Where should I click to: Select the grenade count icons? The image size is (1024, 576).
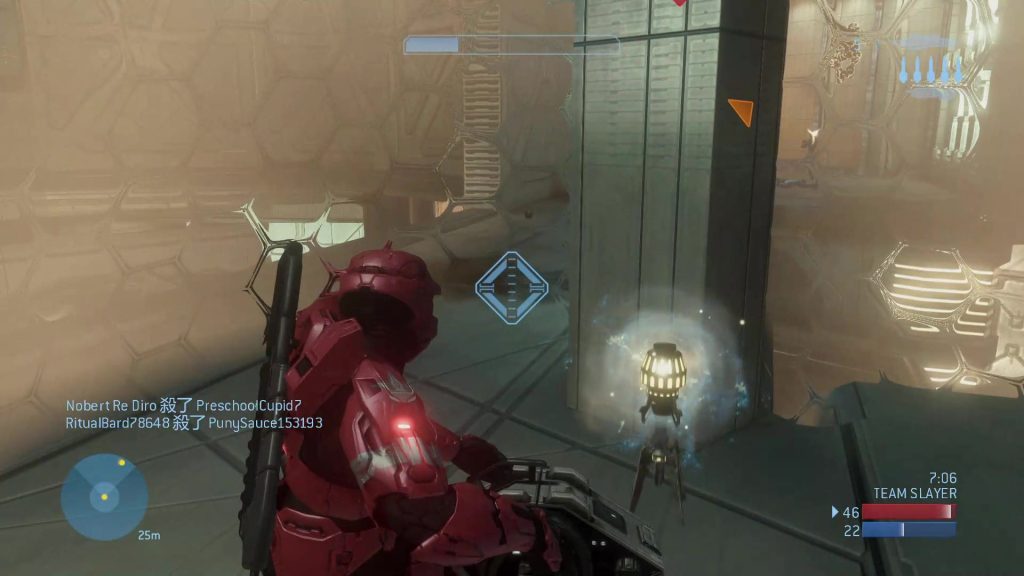(x=930, y=70)
